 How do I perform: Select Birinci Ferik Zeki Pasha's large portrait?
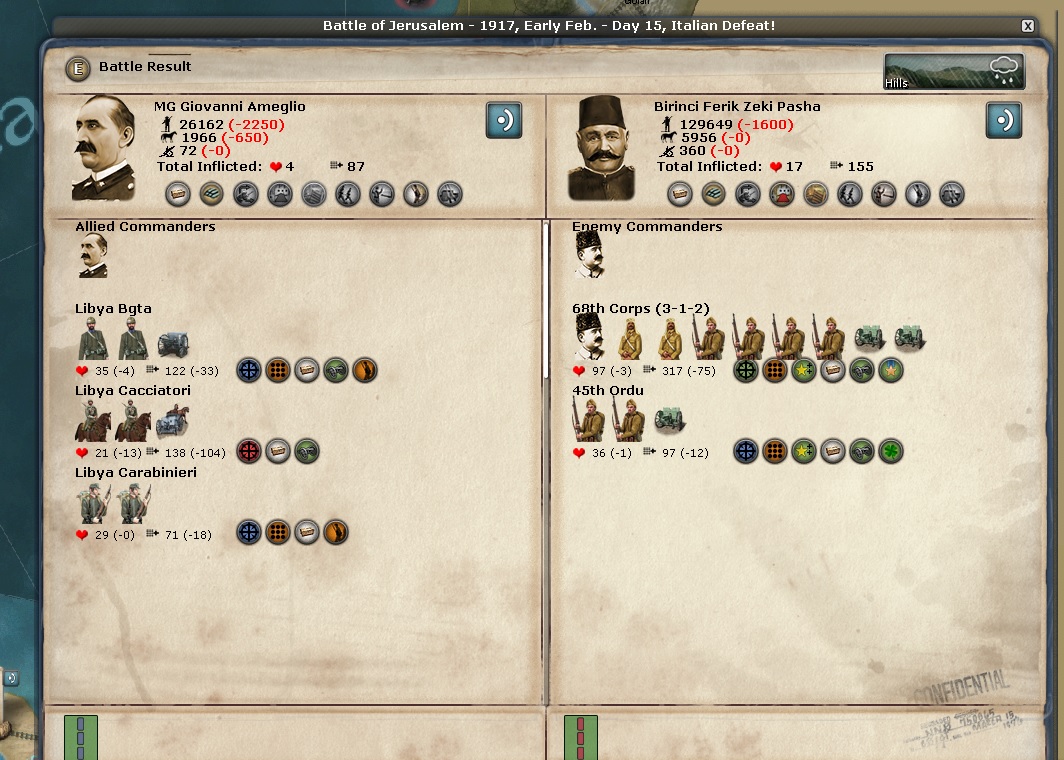pyautogui.click(x=603, y=148)
